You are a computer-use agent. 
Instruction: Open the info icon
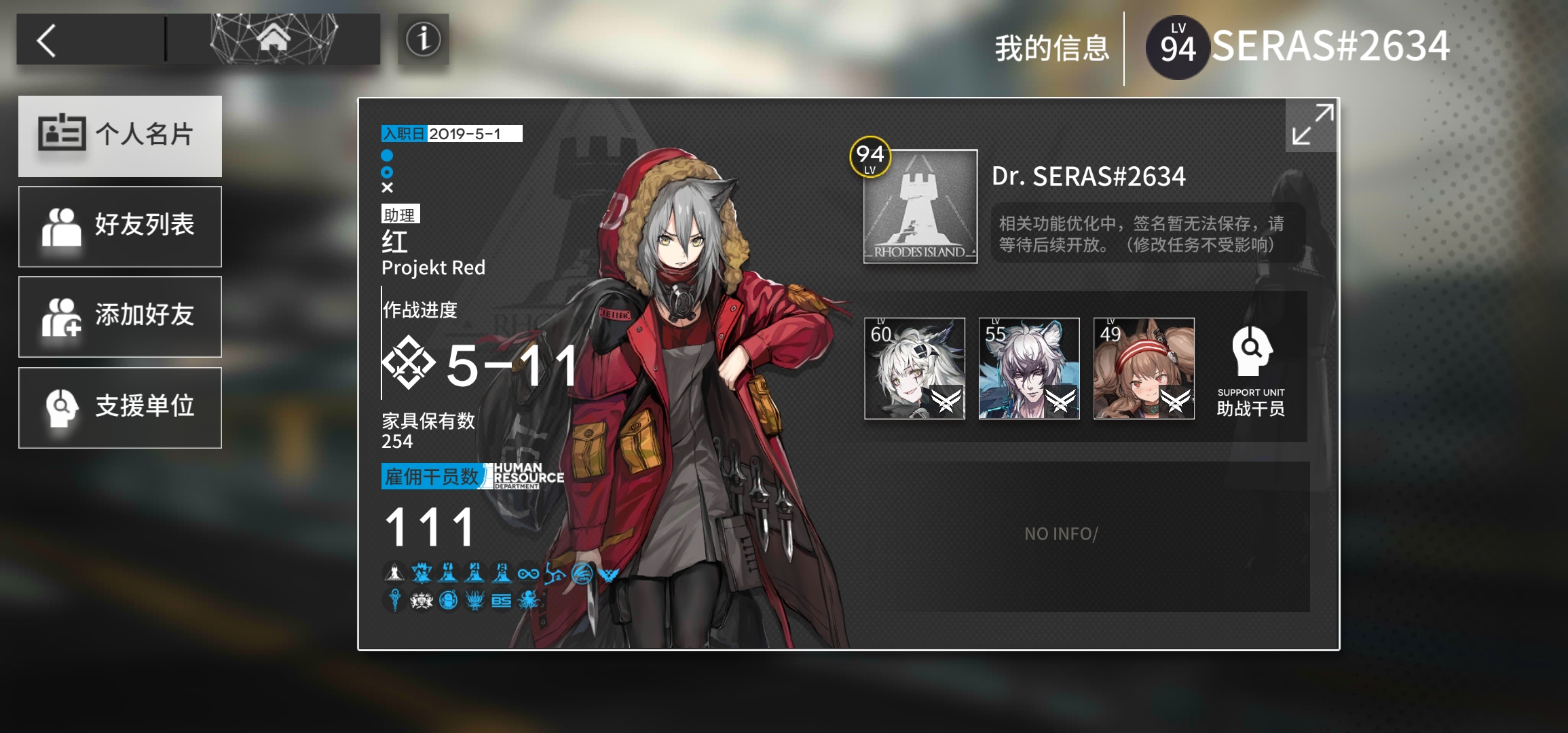click(x=423, y=39)
